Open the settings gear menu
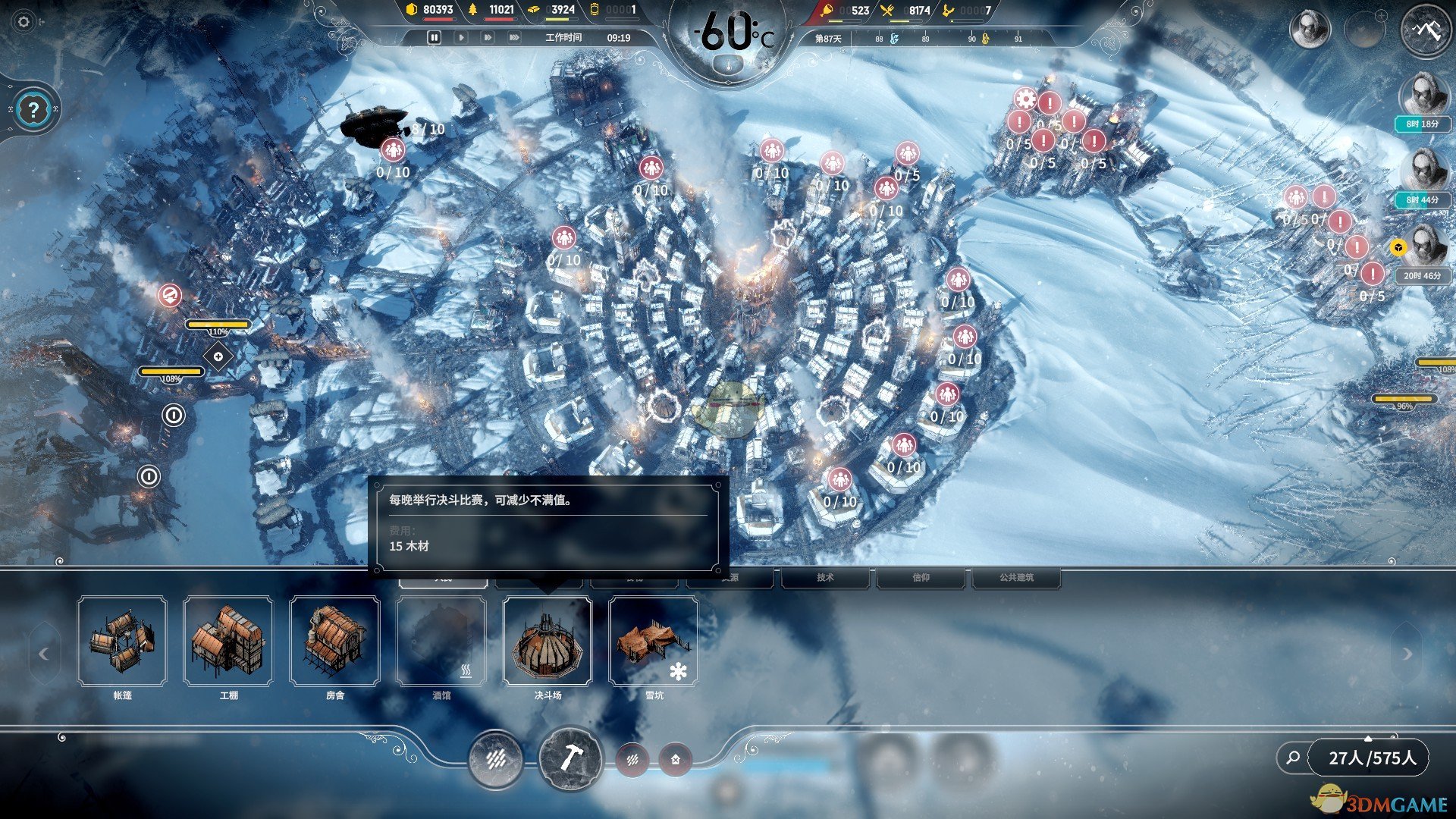Viewport: 1456px width, 819px height. coord(24,22)
